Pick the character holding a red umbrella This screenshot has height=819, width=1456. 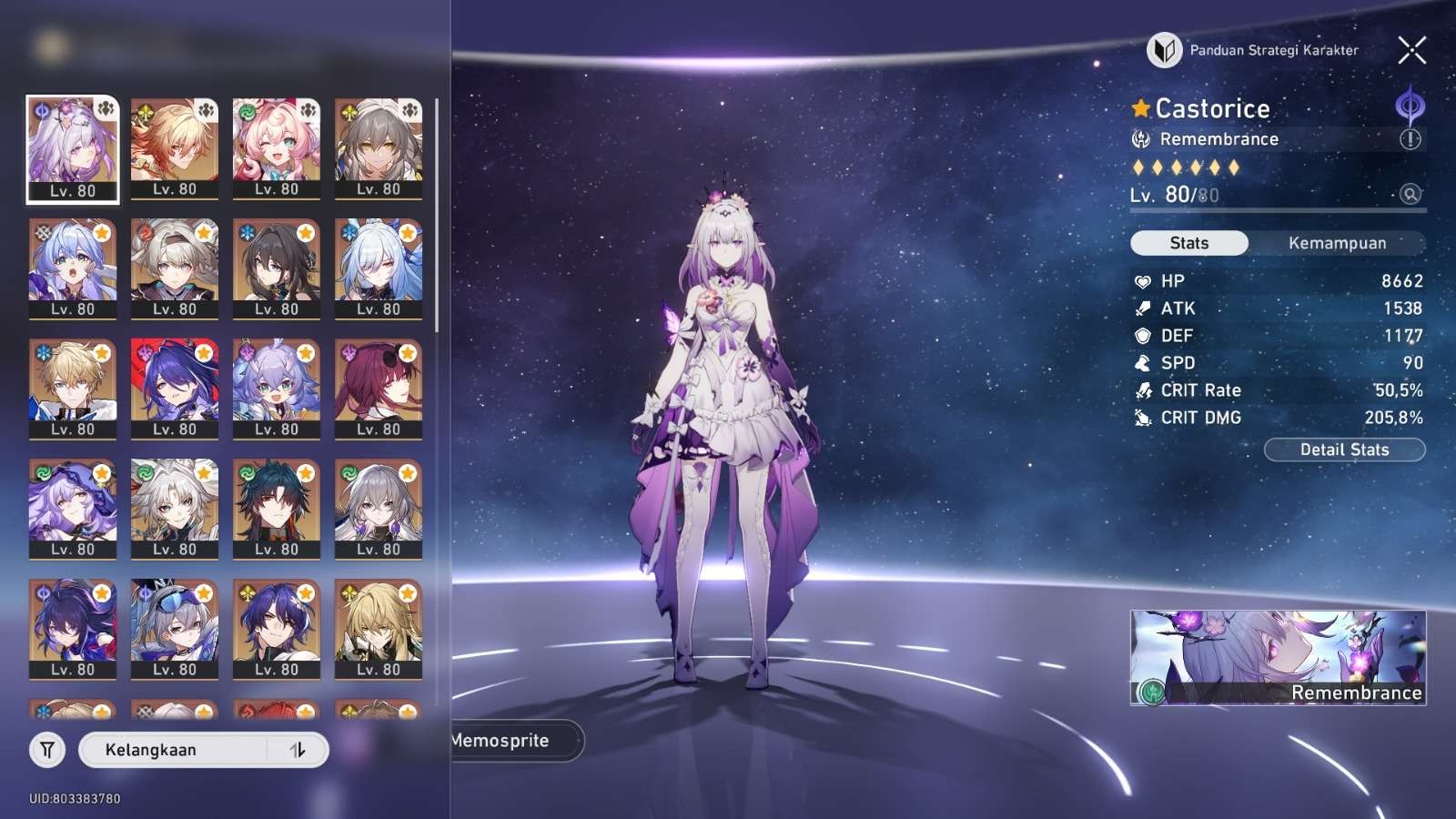175,389
